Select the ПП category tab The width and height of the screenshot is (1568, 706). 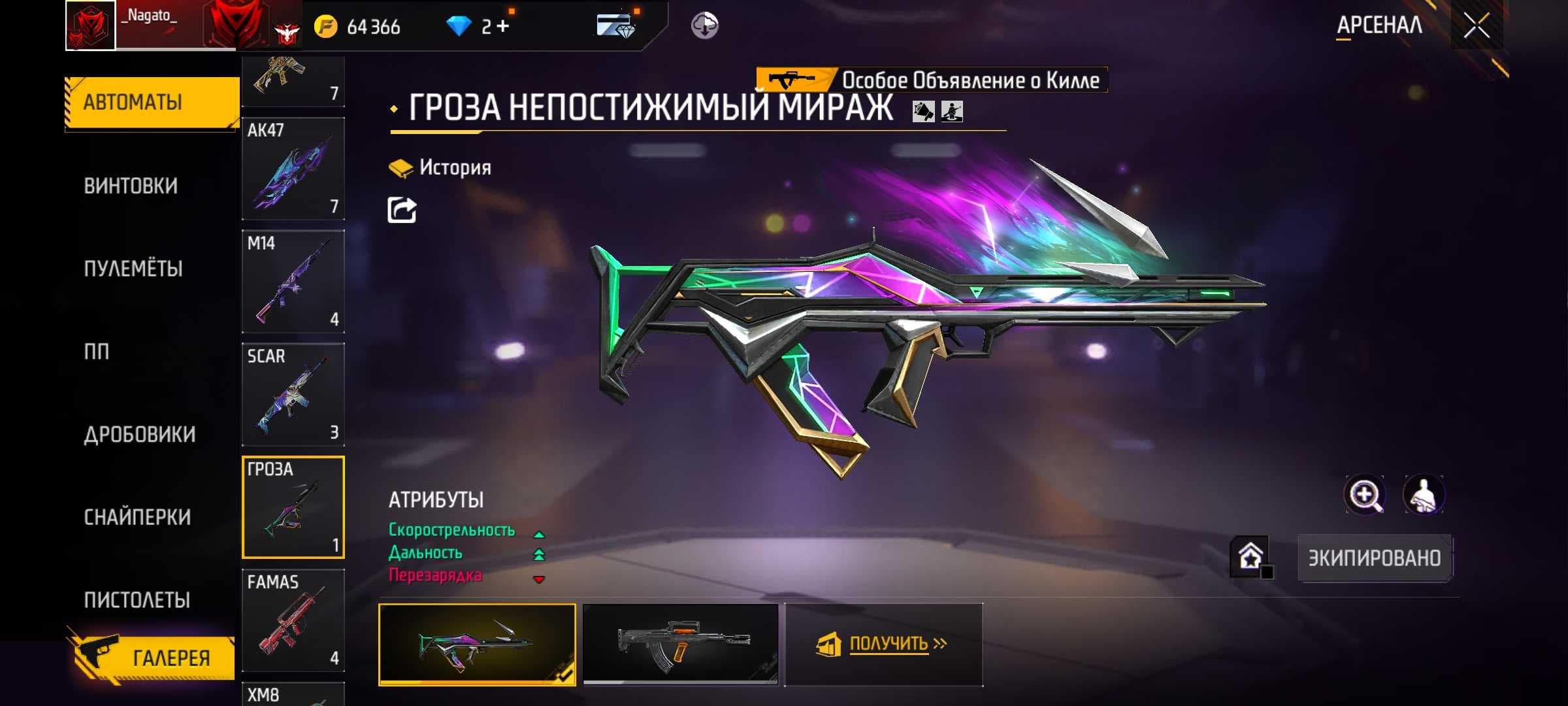click(97, 352)
